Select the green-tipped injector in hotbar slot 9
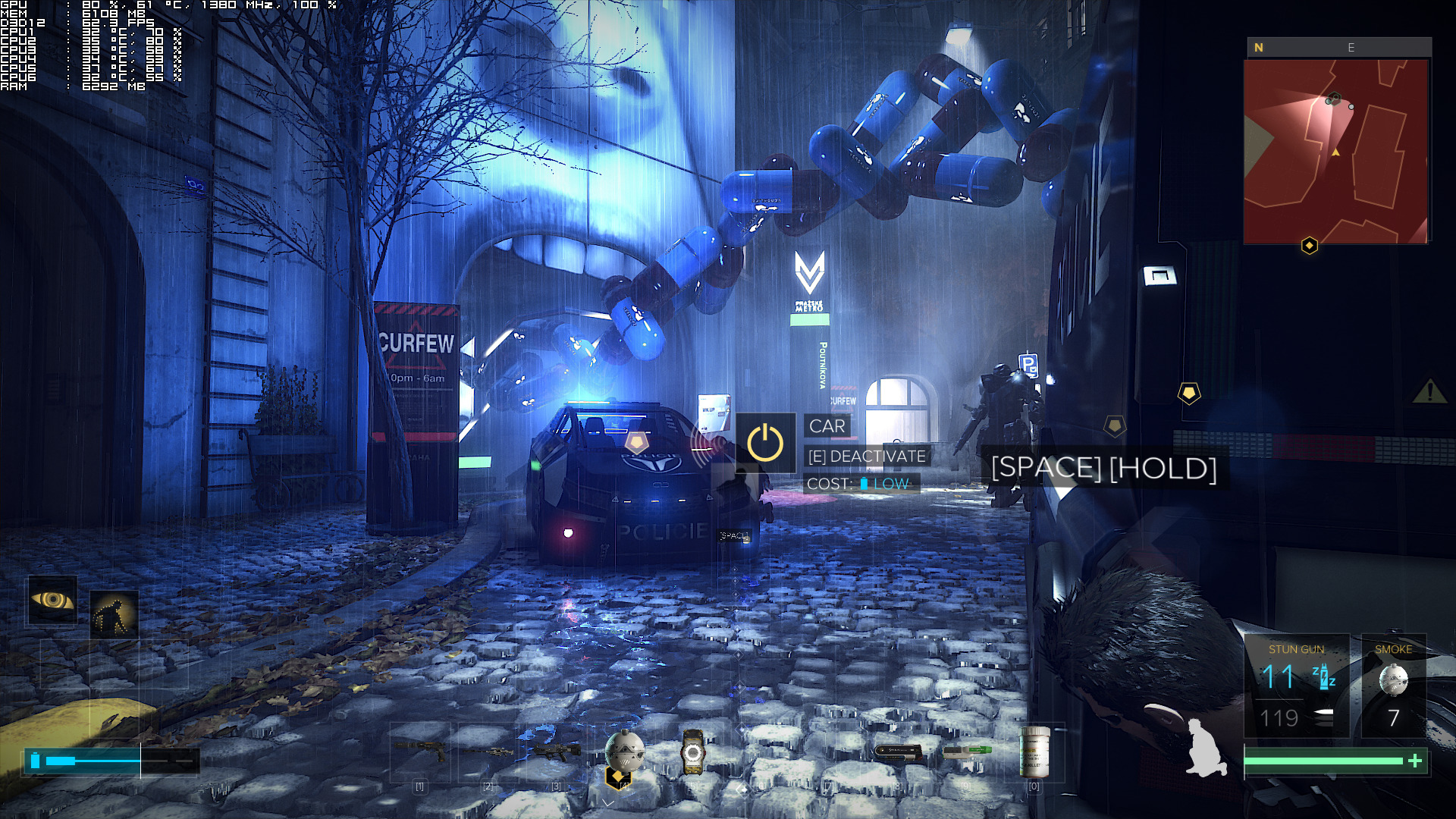The width and height of the screenshot is (1456, 819). (x=967, y=751)
